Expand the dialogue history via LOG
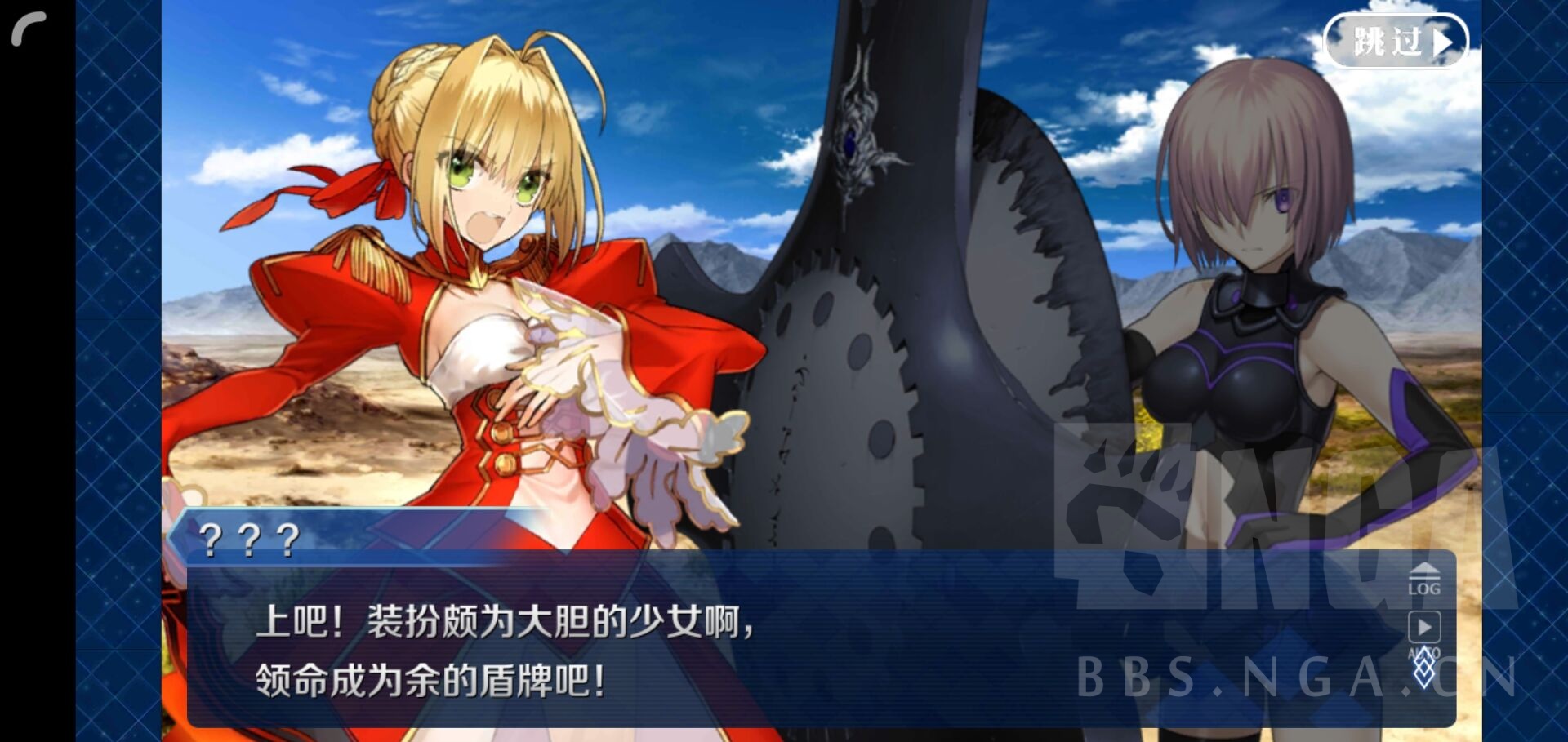 click(x=1424, y=581)
